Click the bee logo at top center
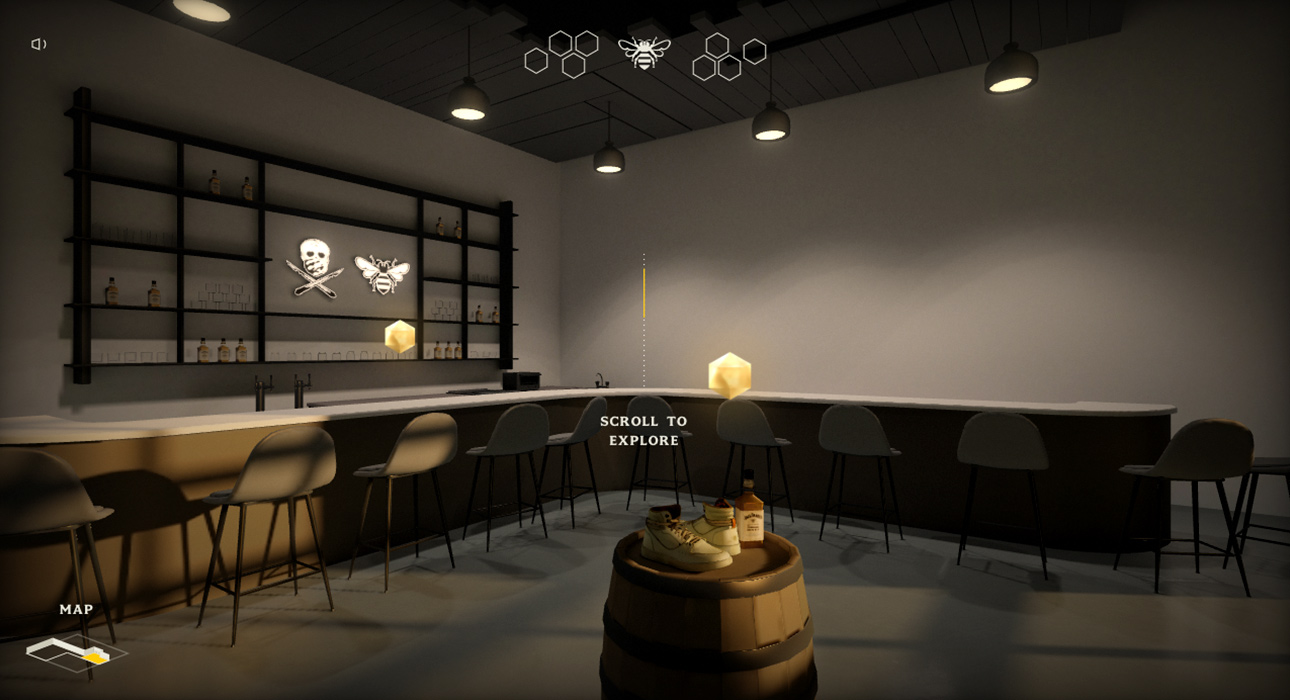This screenshot has height=700, width=1290. 644,52
